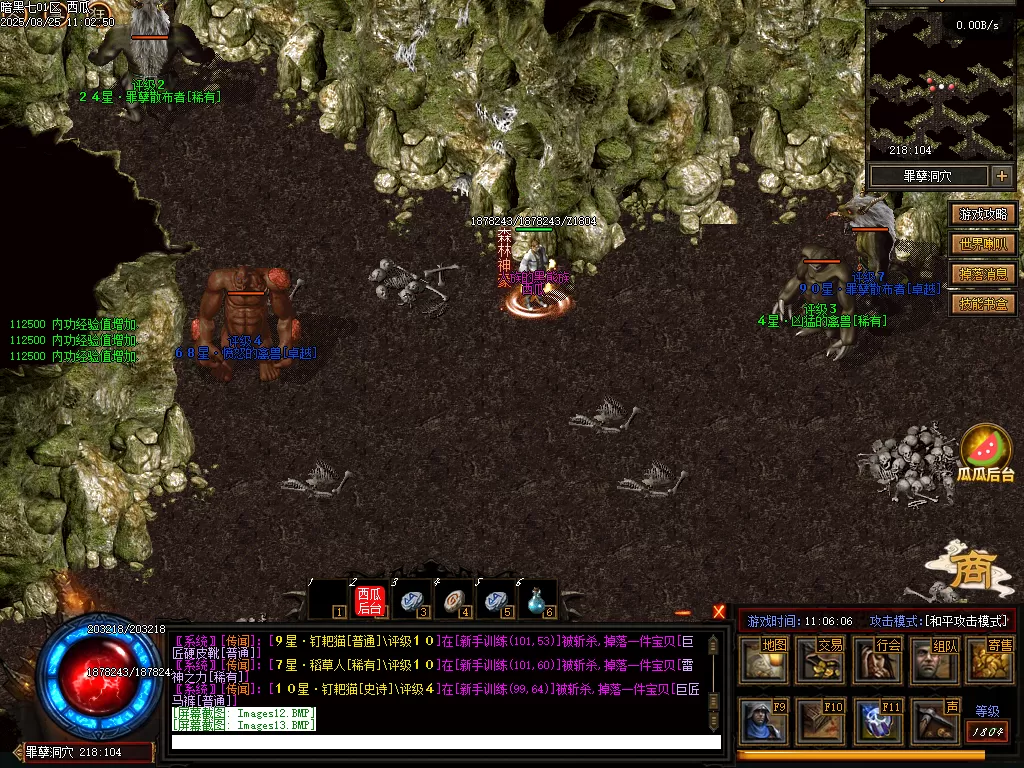Open the 交易 trade panel
Image resolution: width=1024 pixels, height=768 pixels.
820,660
